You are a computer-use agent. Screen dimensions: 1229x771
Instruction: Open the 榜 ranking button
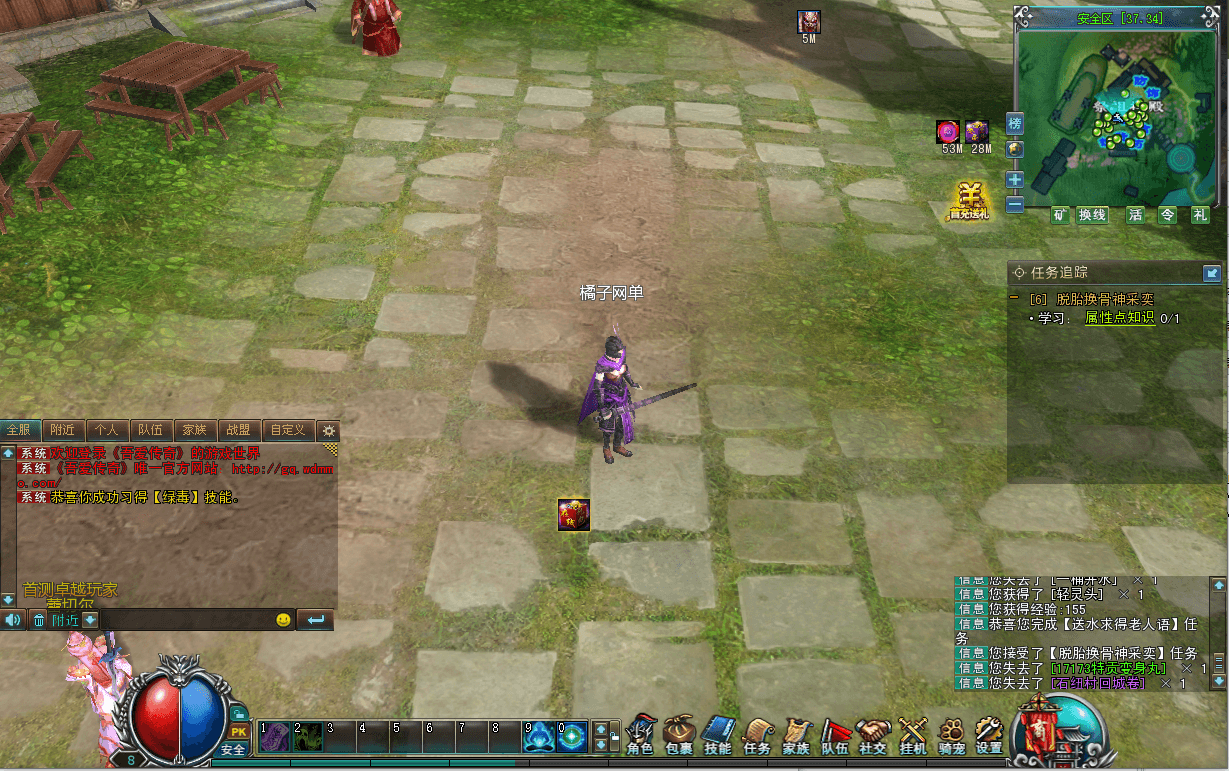(1015, 125)
